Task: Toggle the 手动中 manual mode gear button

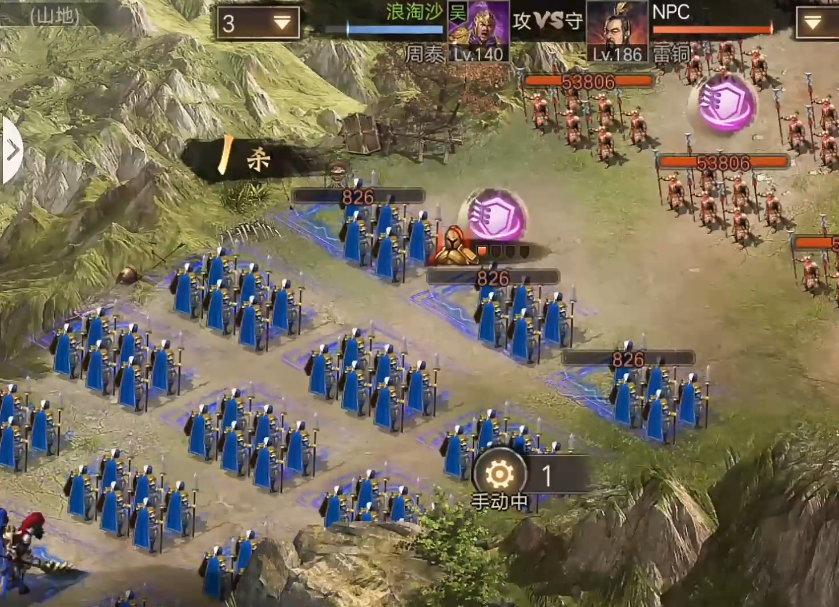Action: (499, 474)
